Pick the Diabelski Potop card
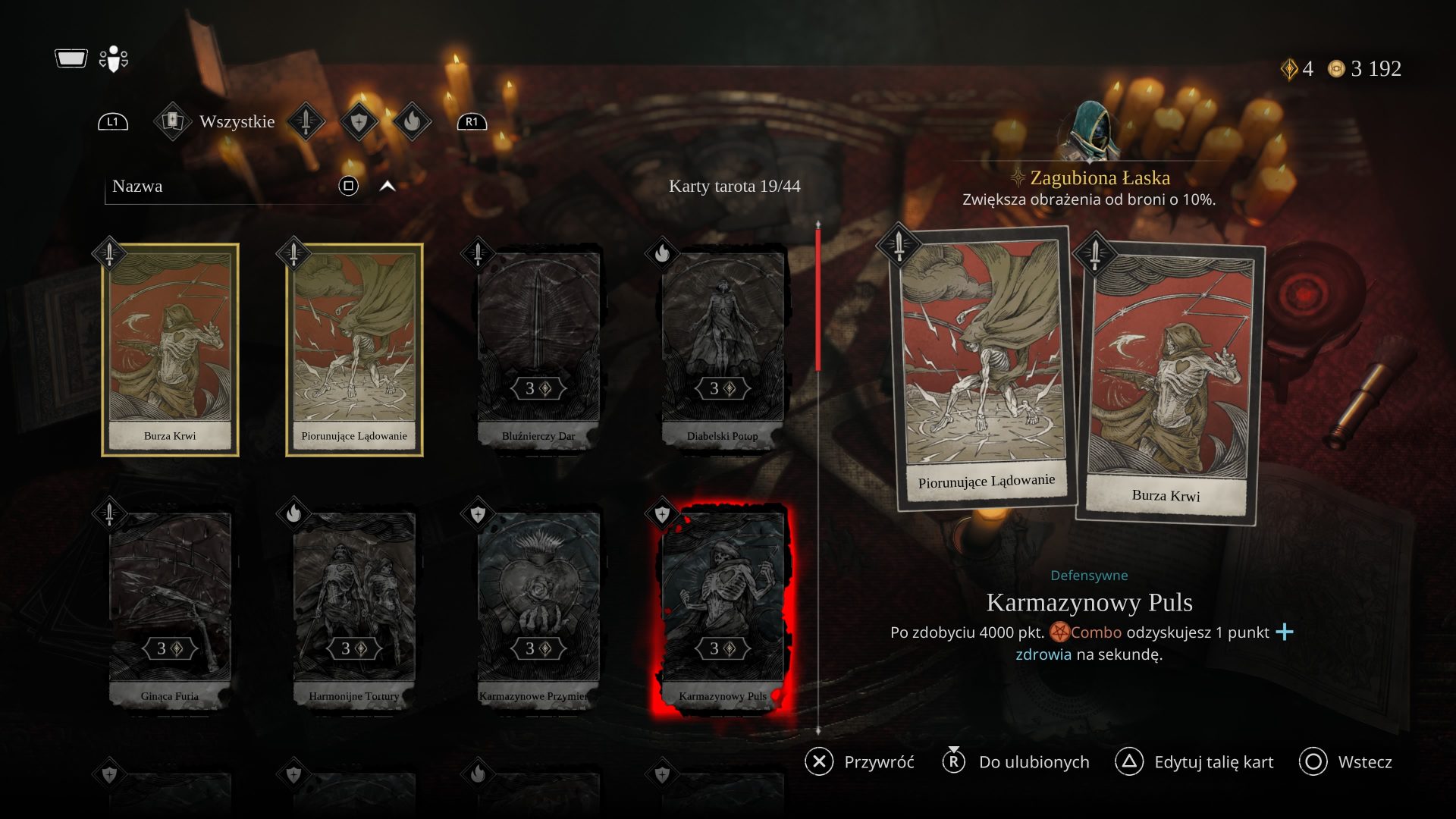 pyautogui.click(x=723, y=350)
